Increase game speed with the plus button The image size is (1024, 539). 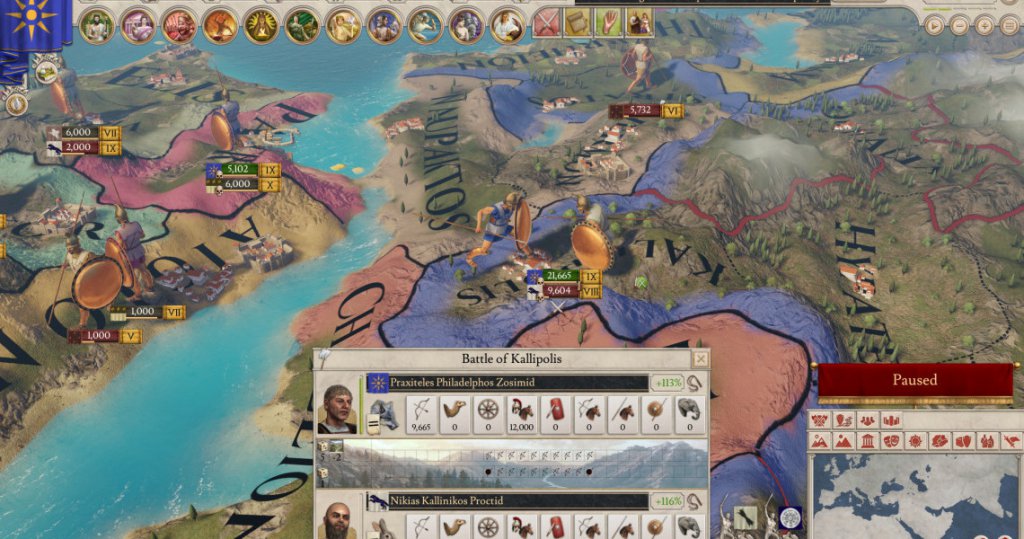(984, 26)
